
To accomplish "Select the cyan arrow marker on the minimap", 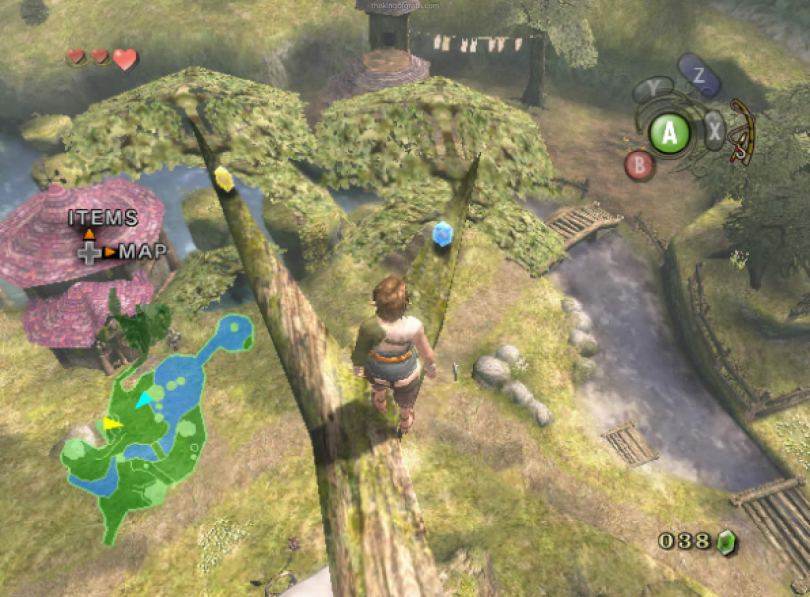I will pyautogui.click(x=146, y=399).
